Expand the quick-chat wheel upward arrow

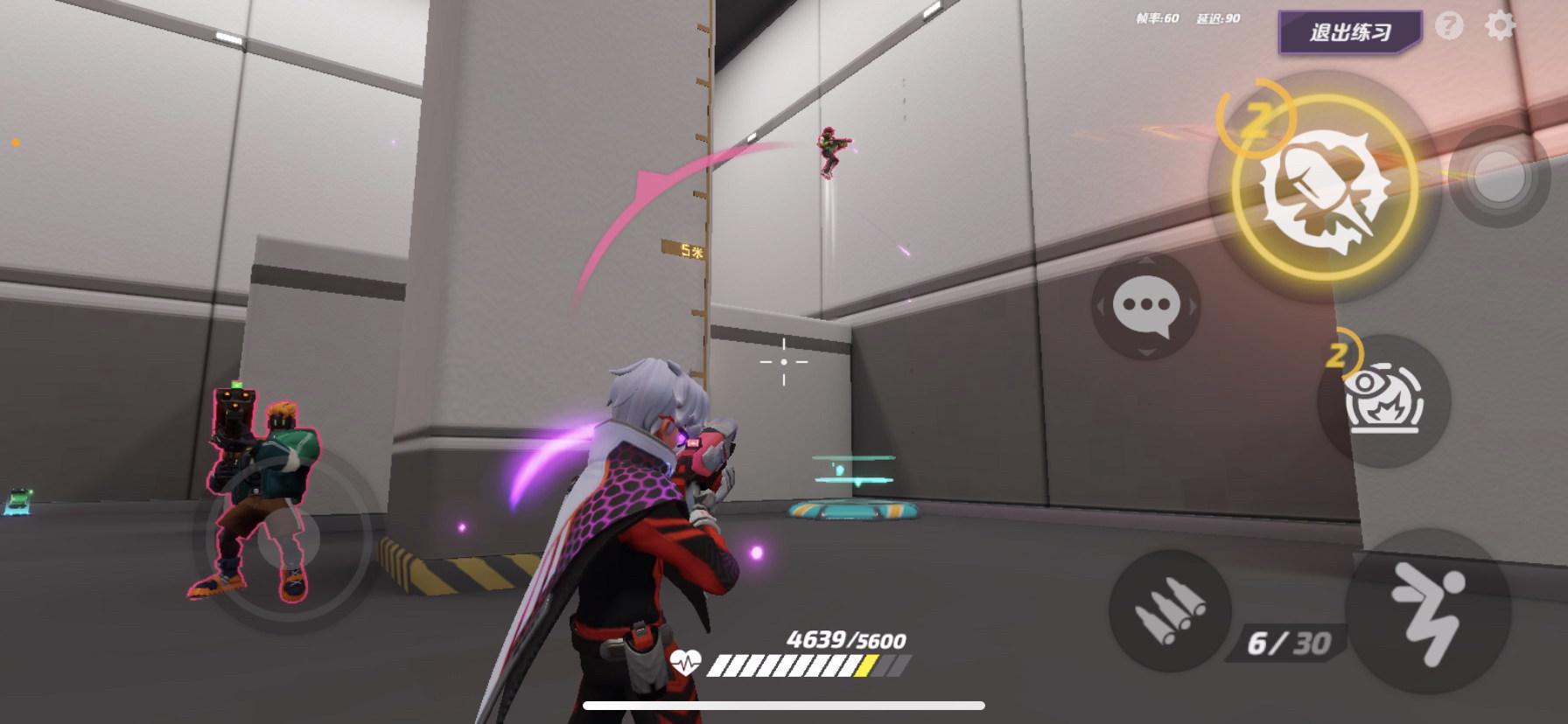1146,258
